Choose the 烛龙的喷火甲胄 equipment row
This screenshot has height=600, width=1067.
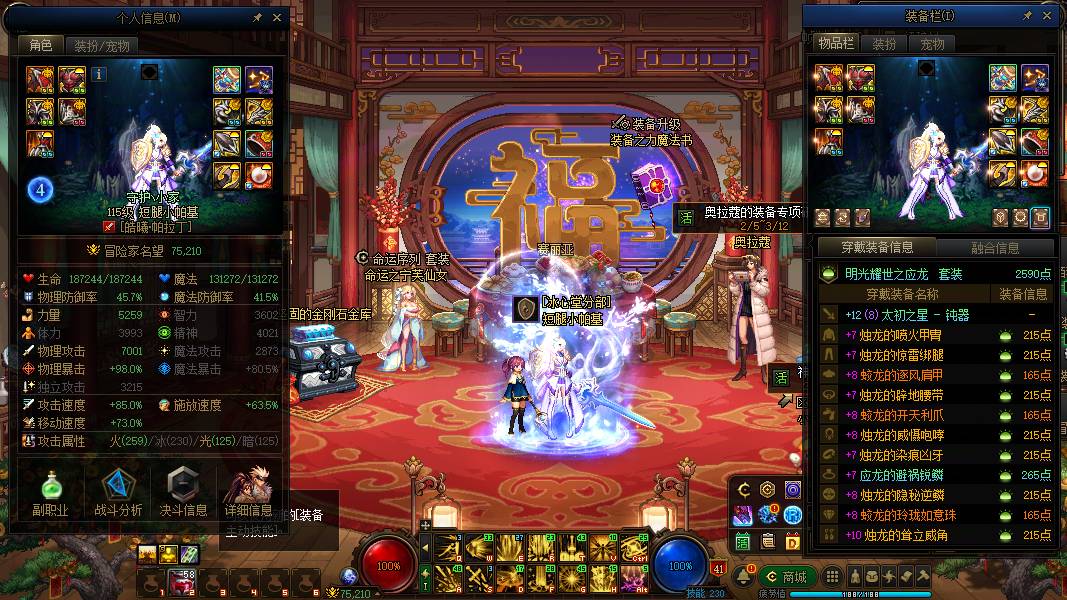coord(935,335)
